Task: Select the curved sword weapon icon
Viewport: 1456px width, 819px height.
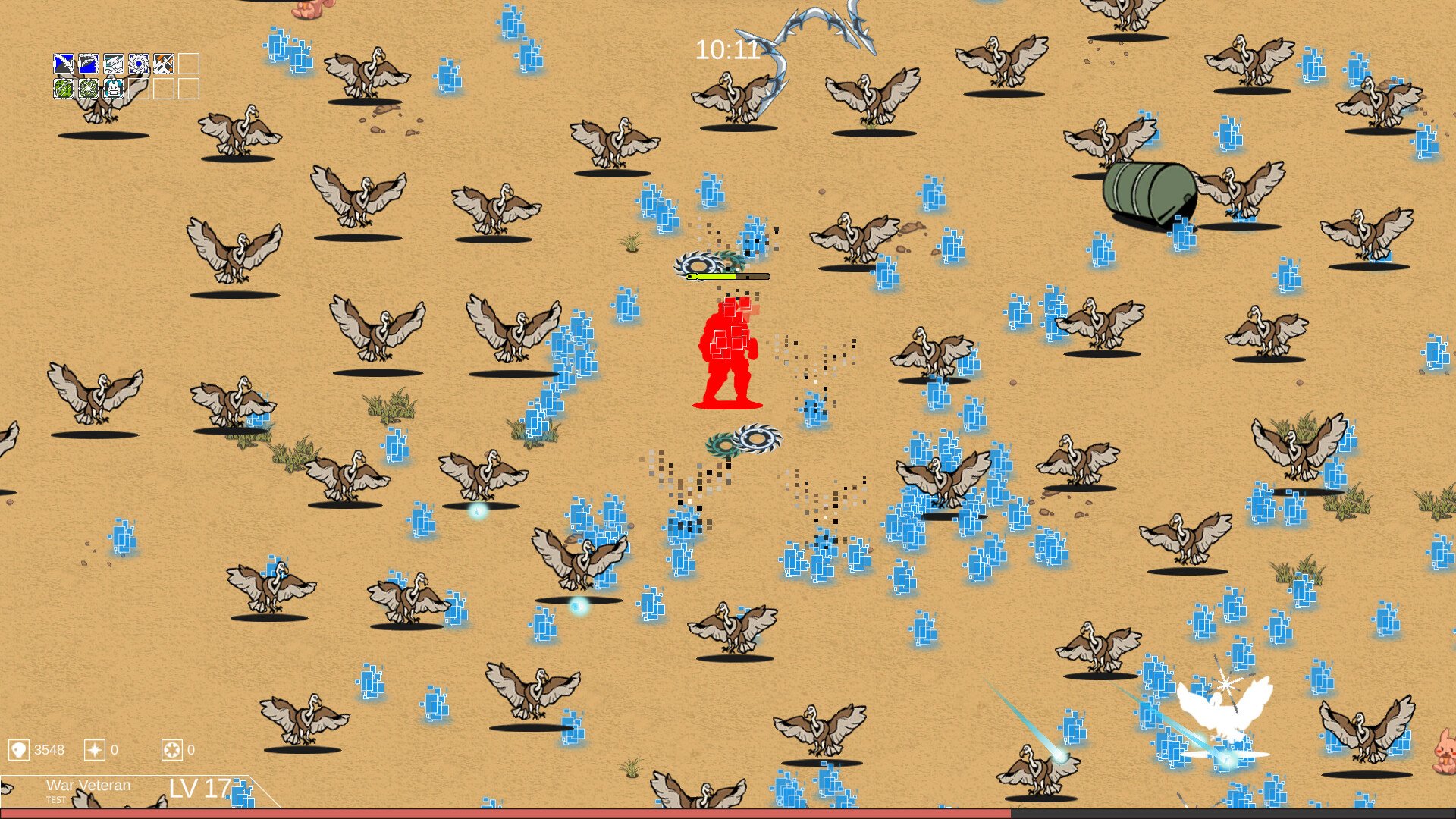Action: [64, 64]
